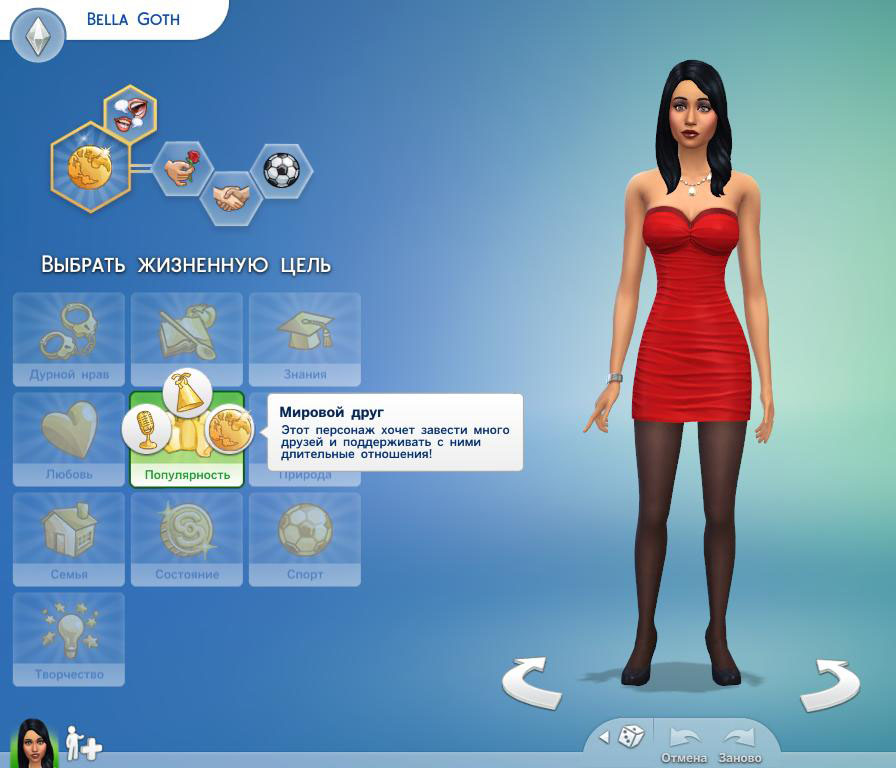Select the Популярность aspiration label

[187, 475]
